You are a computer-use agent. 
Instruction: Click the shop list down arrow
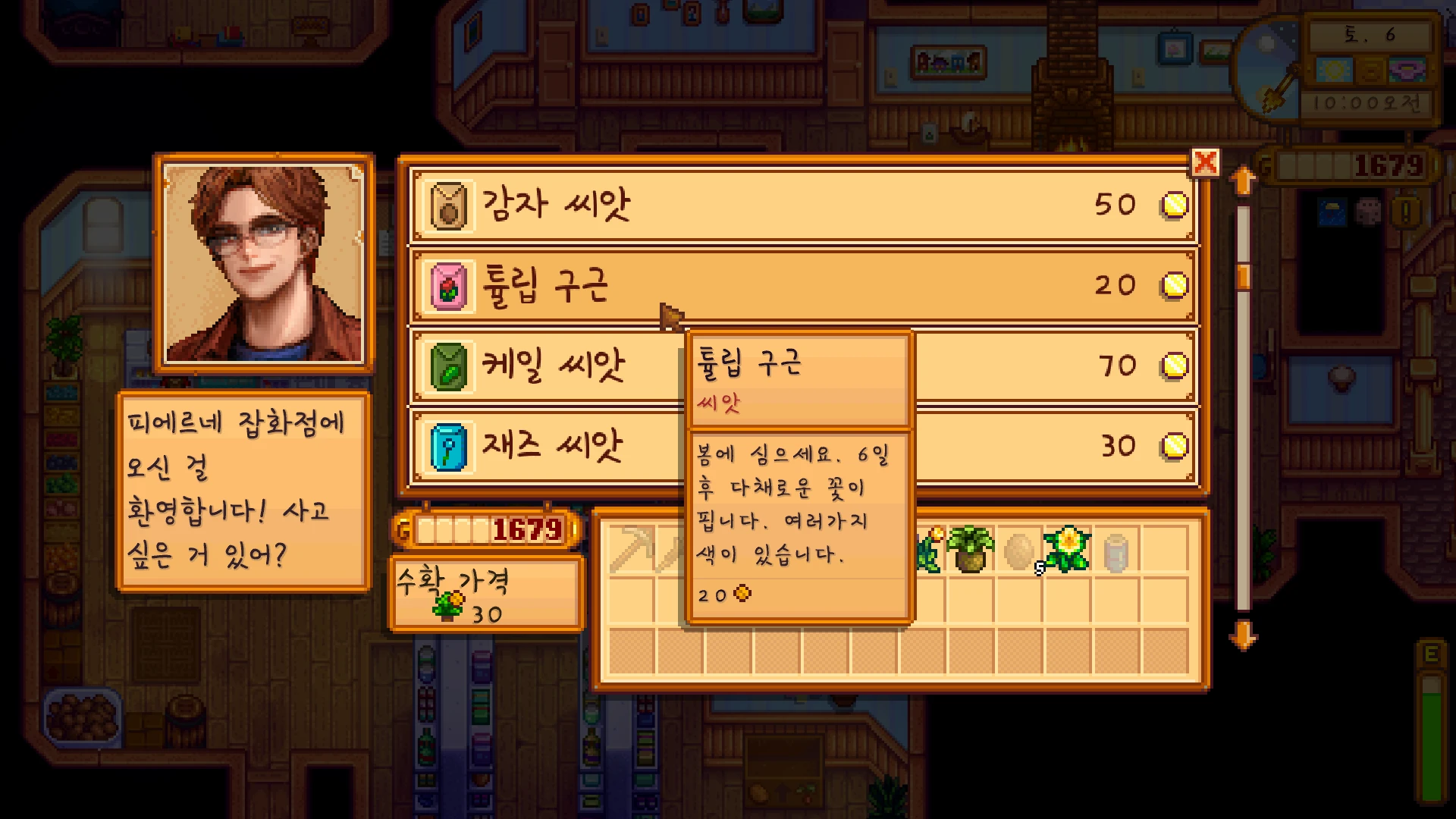(x=1243, y=635)
